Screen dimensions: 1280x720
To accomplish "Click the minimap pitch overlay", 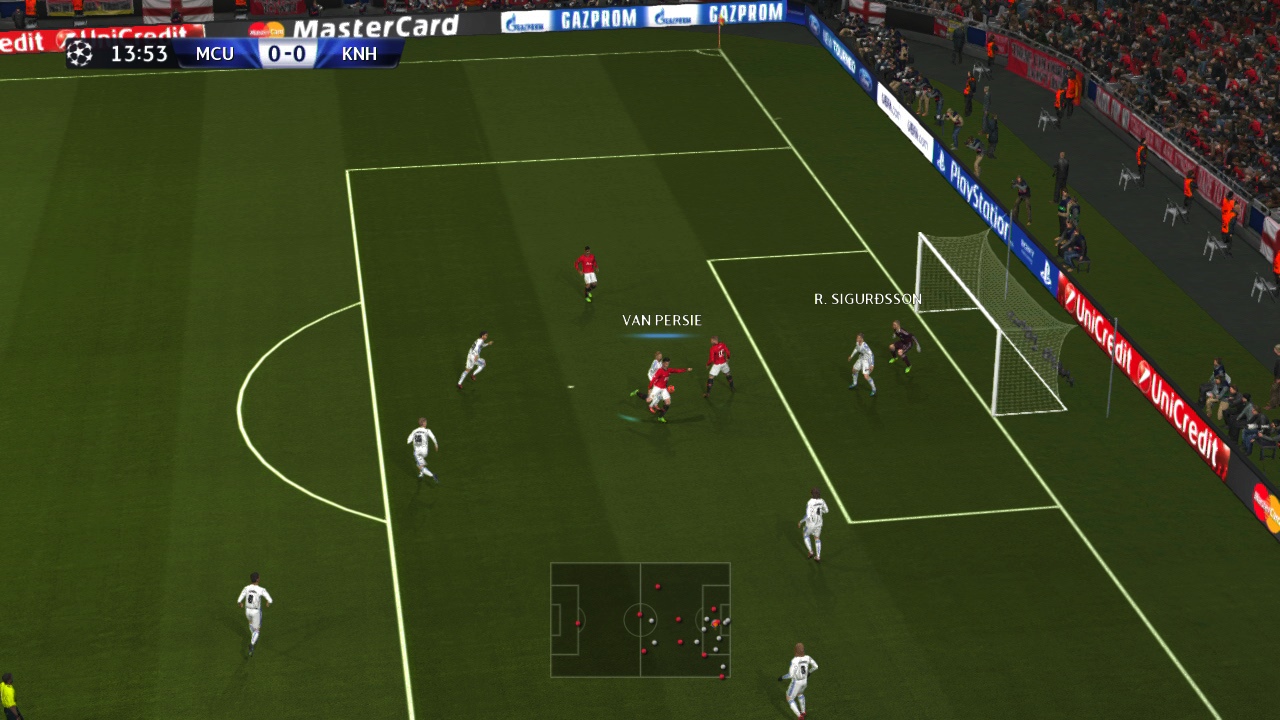I will point(640,622).
